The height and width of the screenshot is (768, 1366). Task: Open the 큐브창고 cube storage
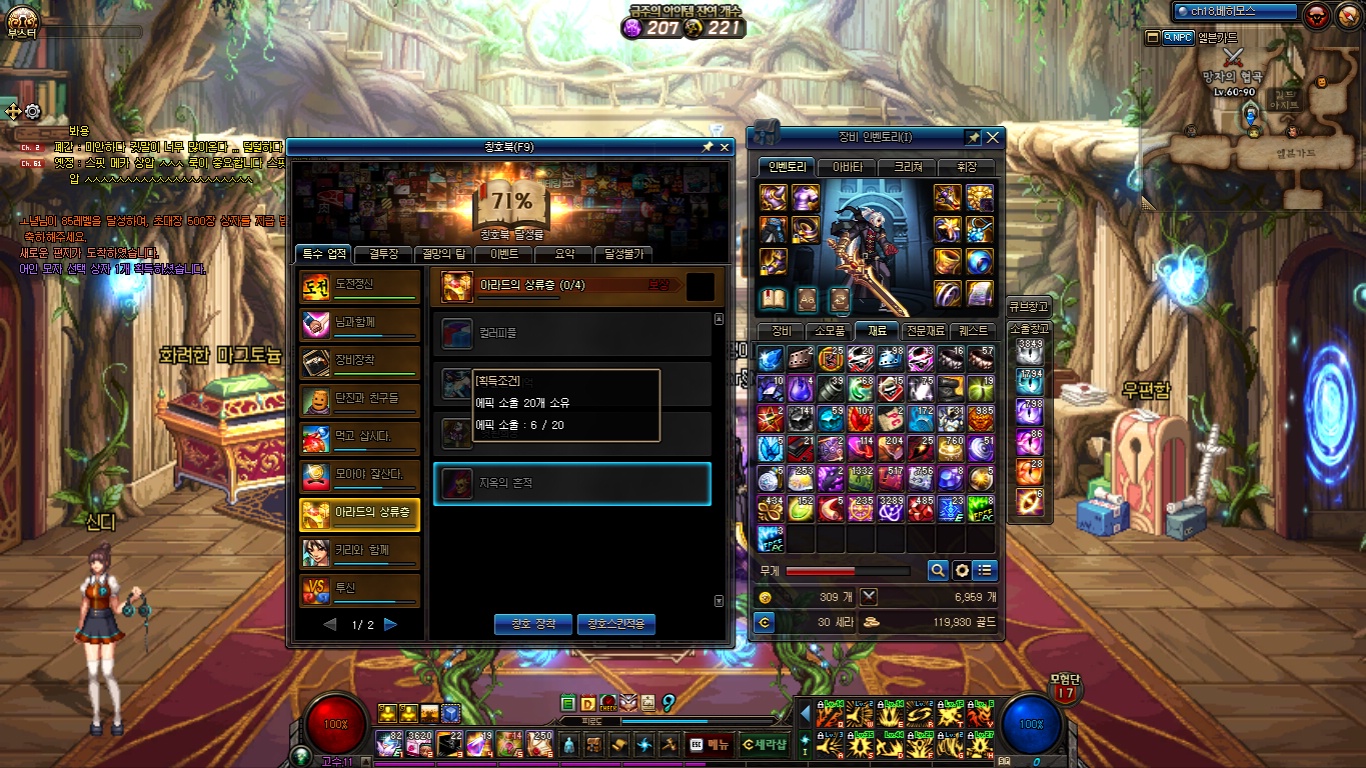click(1029, 306)
